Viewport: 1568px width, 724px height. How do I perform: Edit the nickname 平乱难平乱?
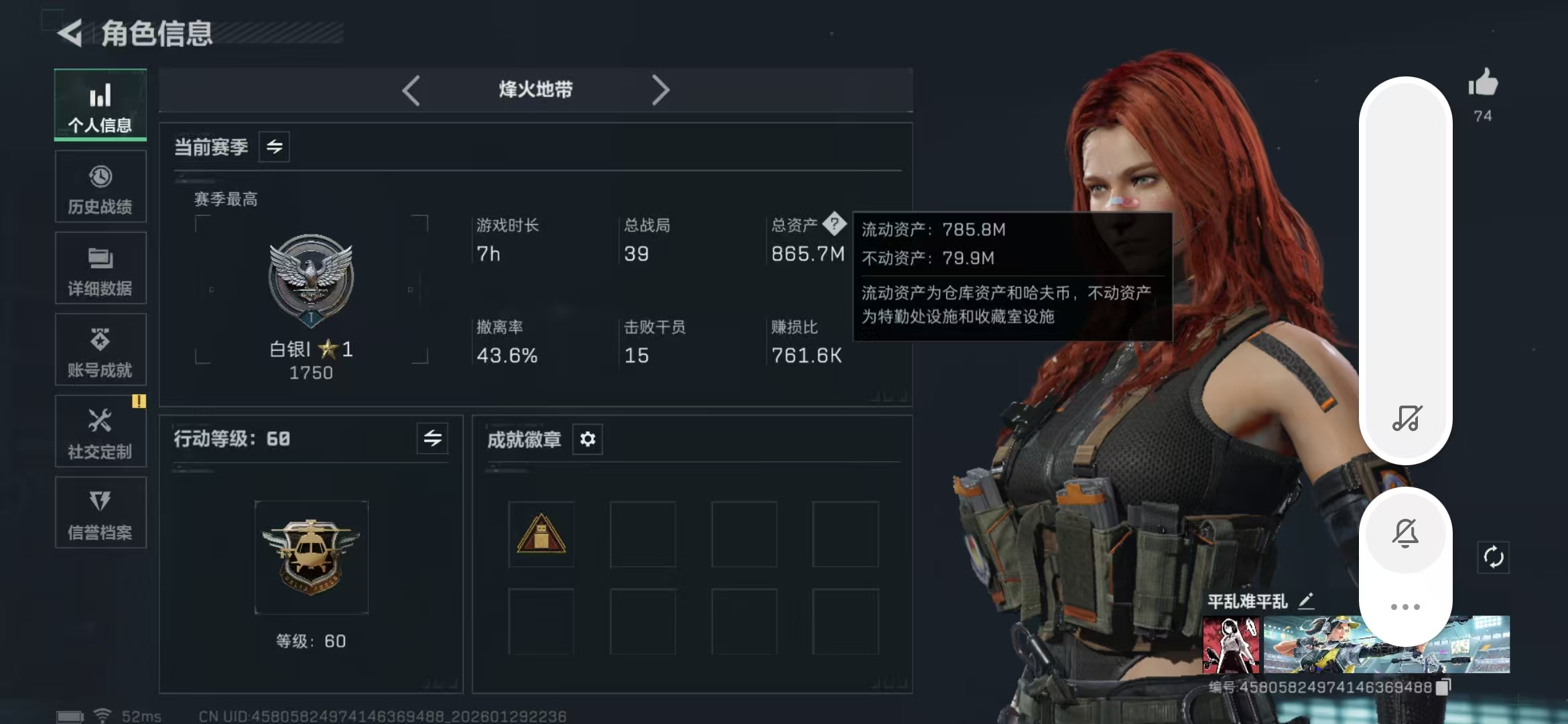pyautogui.click(x=1306, y=601)
